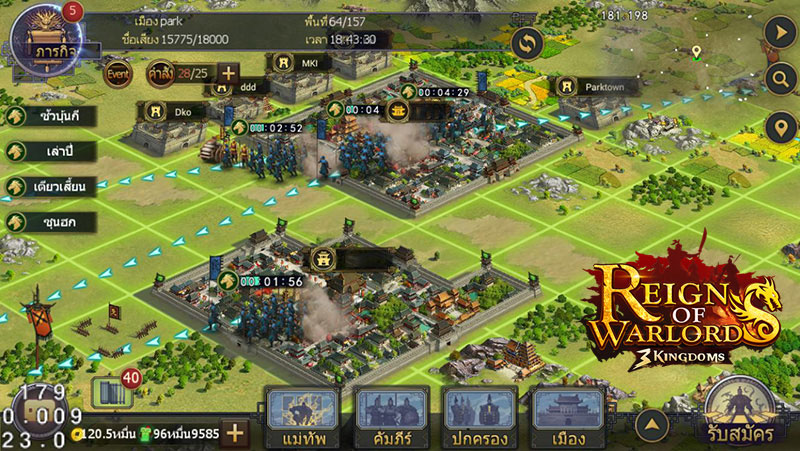800x451 pixels.
Task: Open the book icon with 40 badge
Action: [106, 392]
